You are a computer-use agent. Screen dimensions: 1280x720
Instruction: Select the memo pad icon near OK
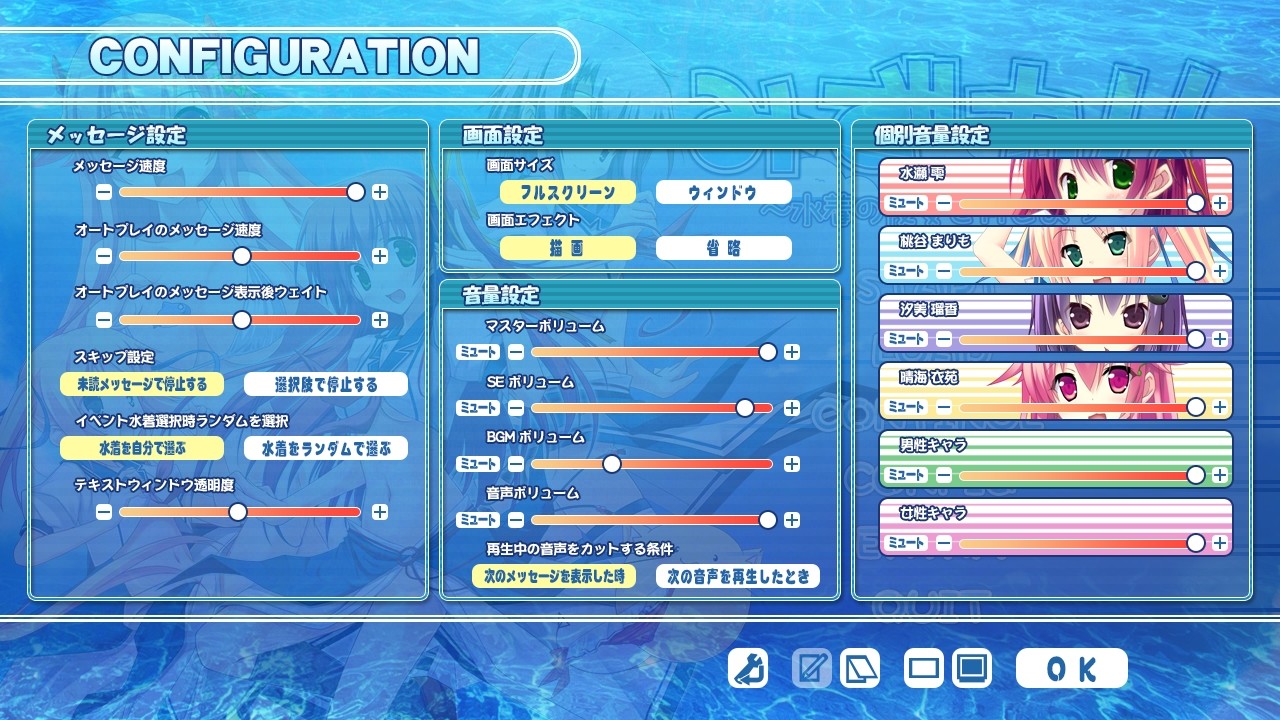(x=812, y=668)
